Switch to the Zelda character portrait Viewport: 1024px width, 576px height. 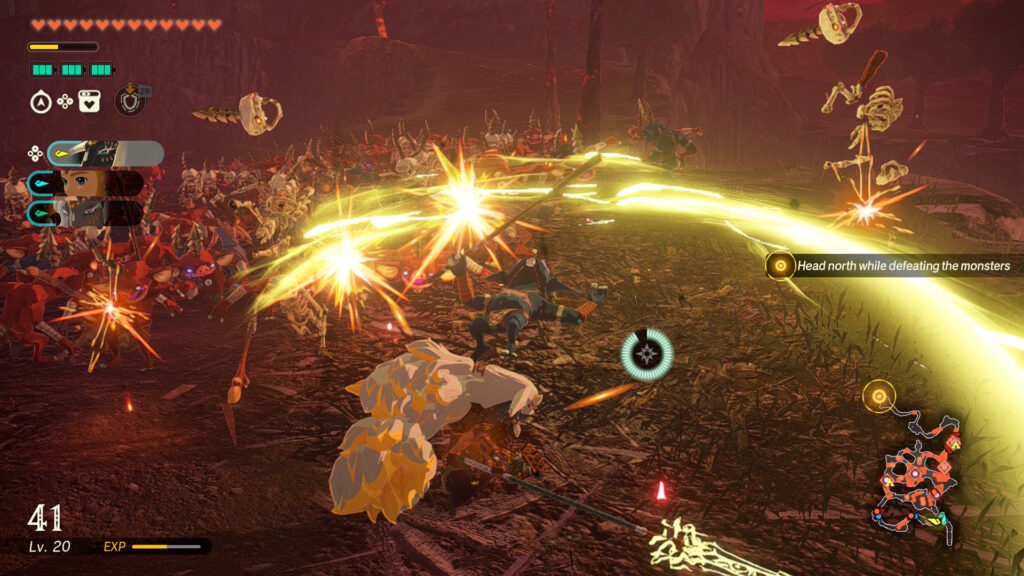86,183
